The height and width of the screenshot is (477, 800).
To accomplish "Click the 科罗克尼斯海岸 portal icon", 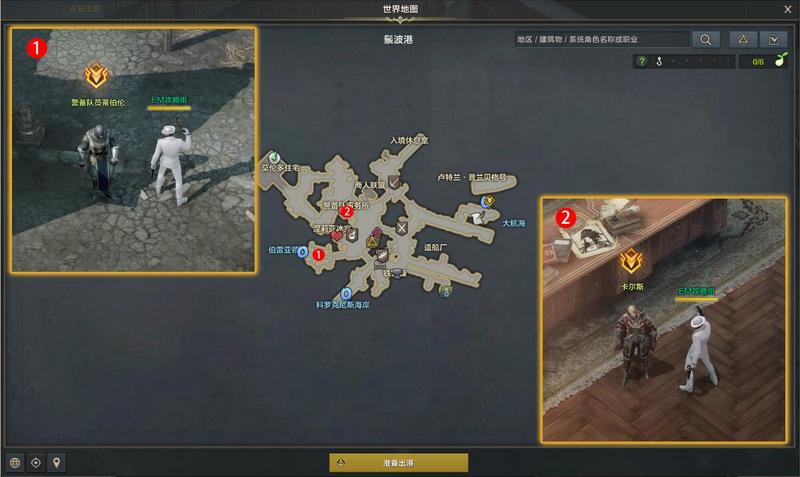I will point(346,294).
